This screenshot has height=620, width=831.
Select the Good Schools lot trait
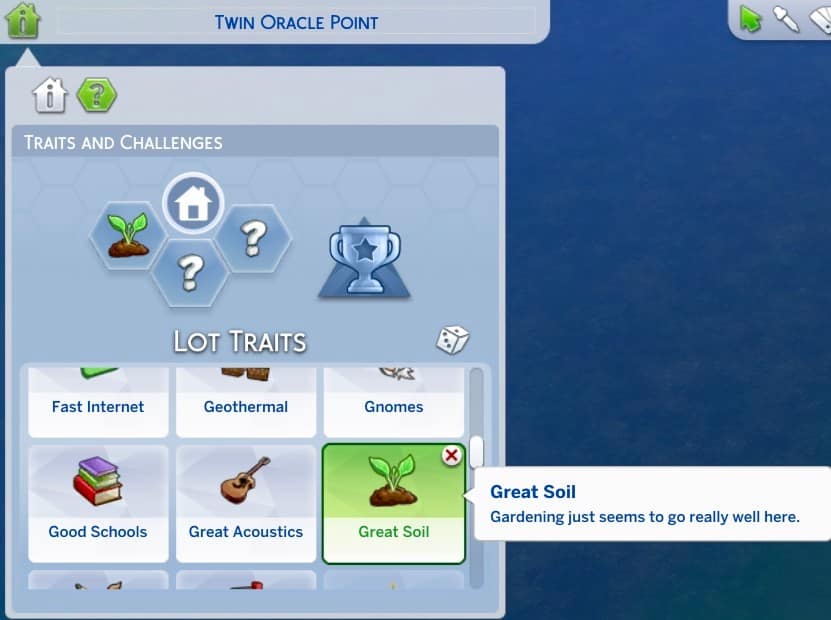click(x=98, y=504)
